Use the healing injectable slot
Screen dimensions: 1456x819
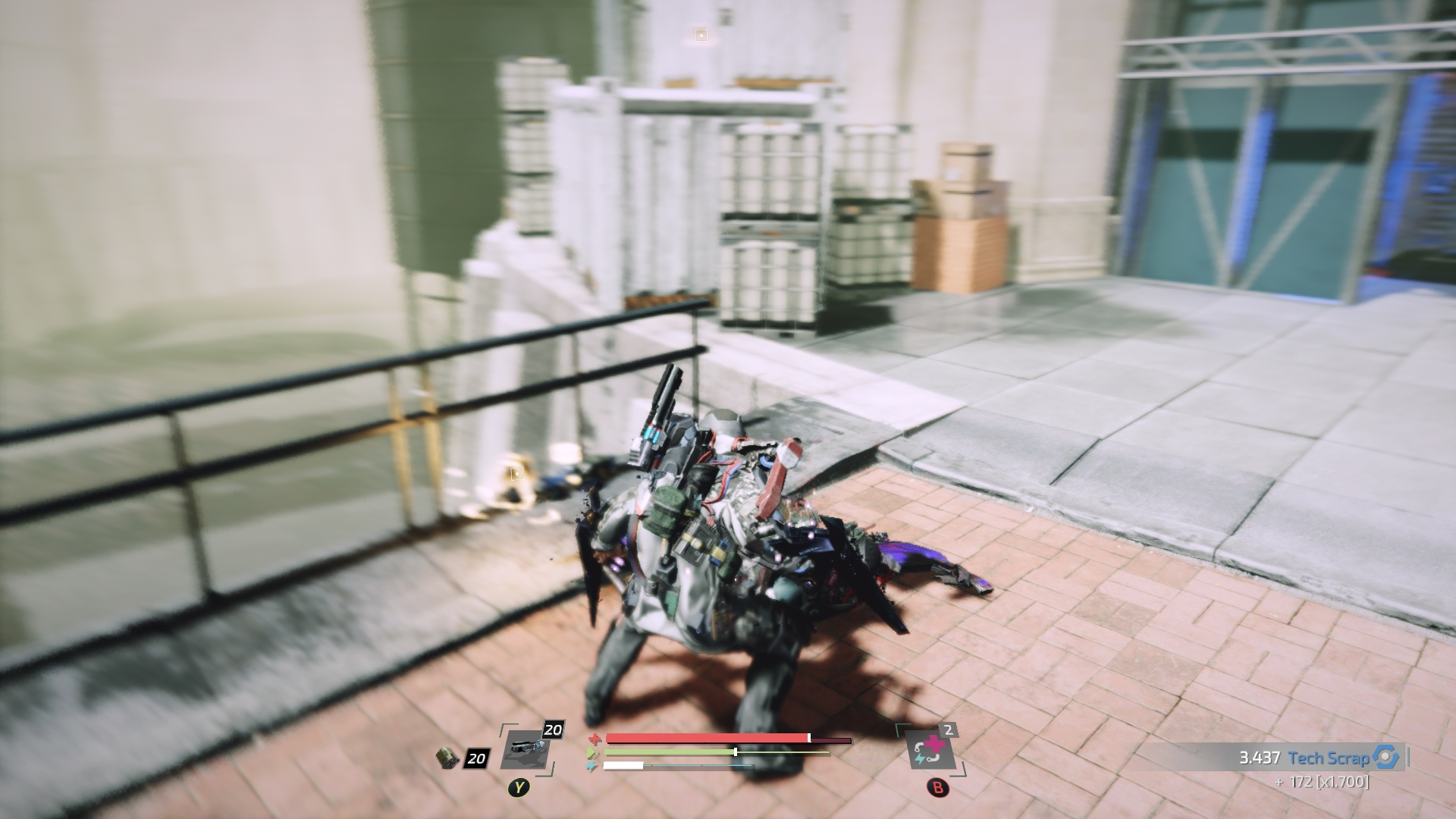coord(930,749)
